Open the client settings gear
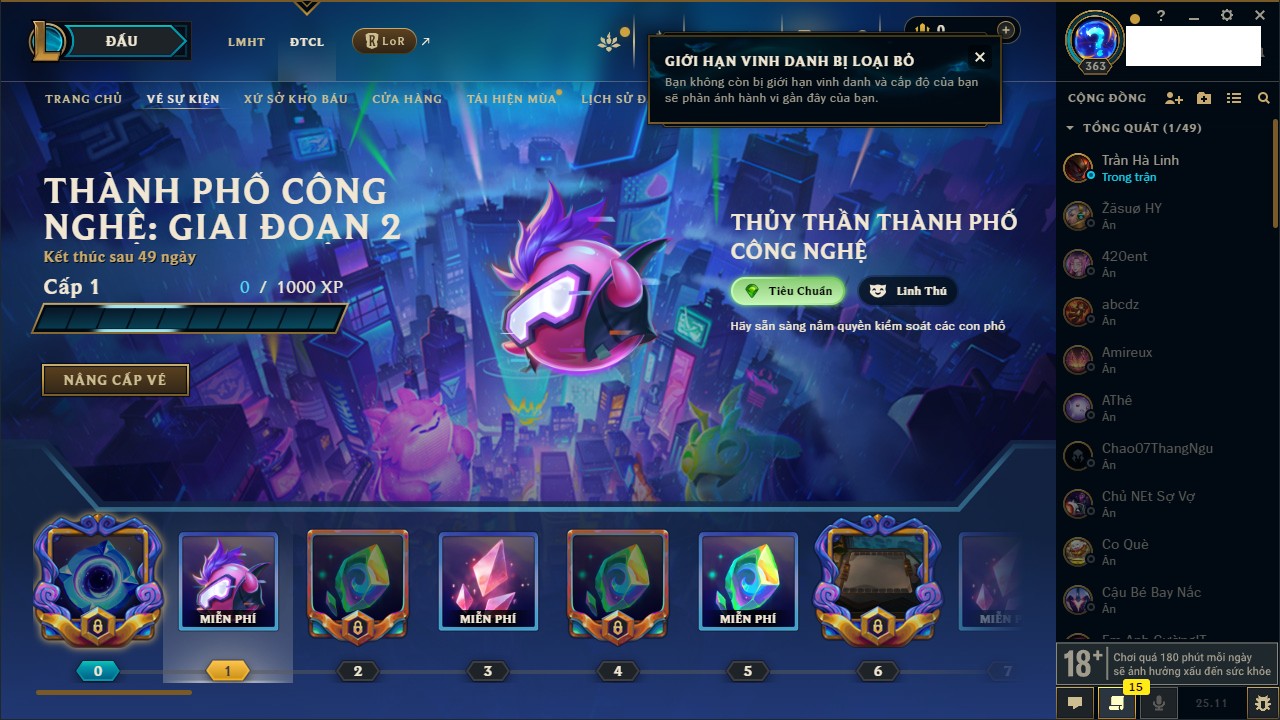Screen dimensions: 1280x720 pos(1227,16)
